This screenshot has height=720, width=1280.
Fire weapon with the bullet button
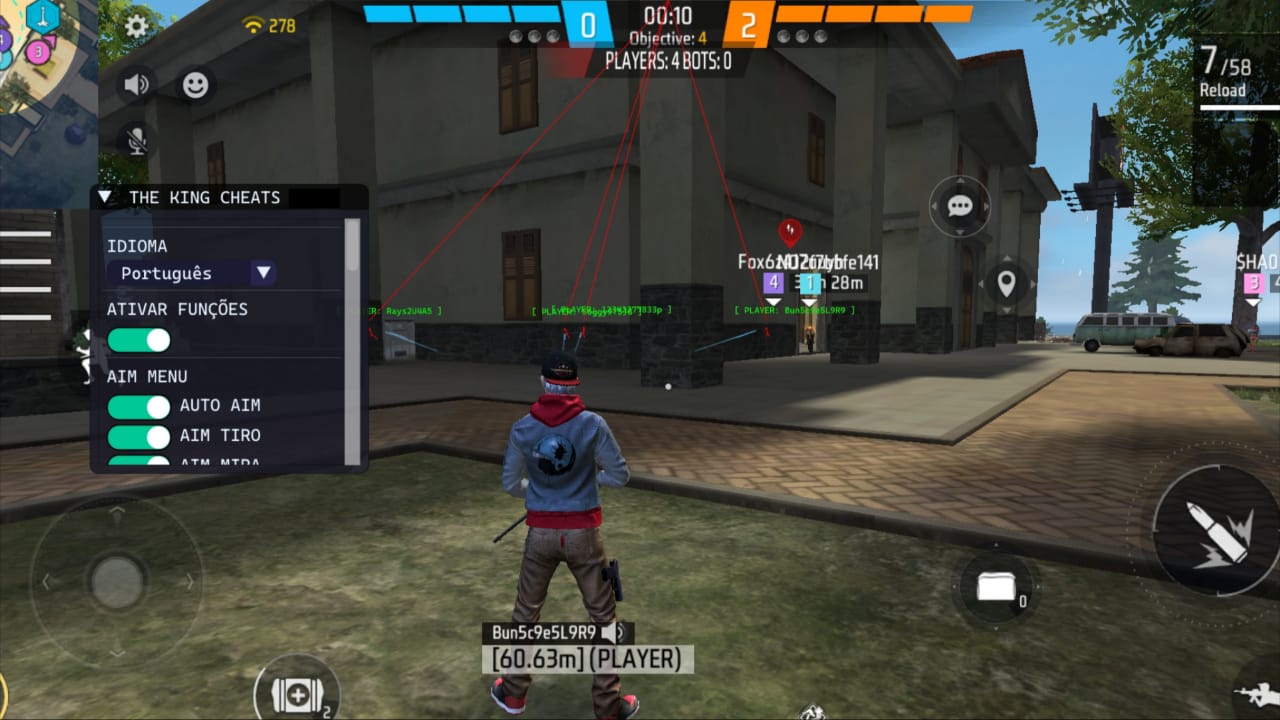tap(1216, 530)
